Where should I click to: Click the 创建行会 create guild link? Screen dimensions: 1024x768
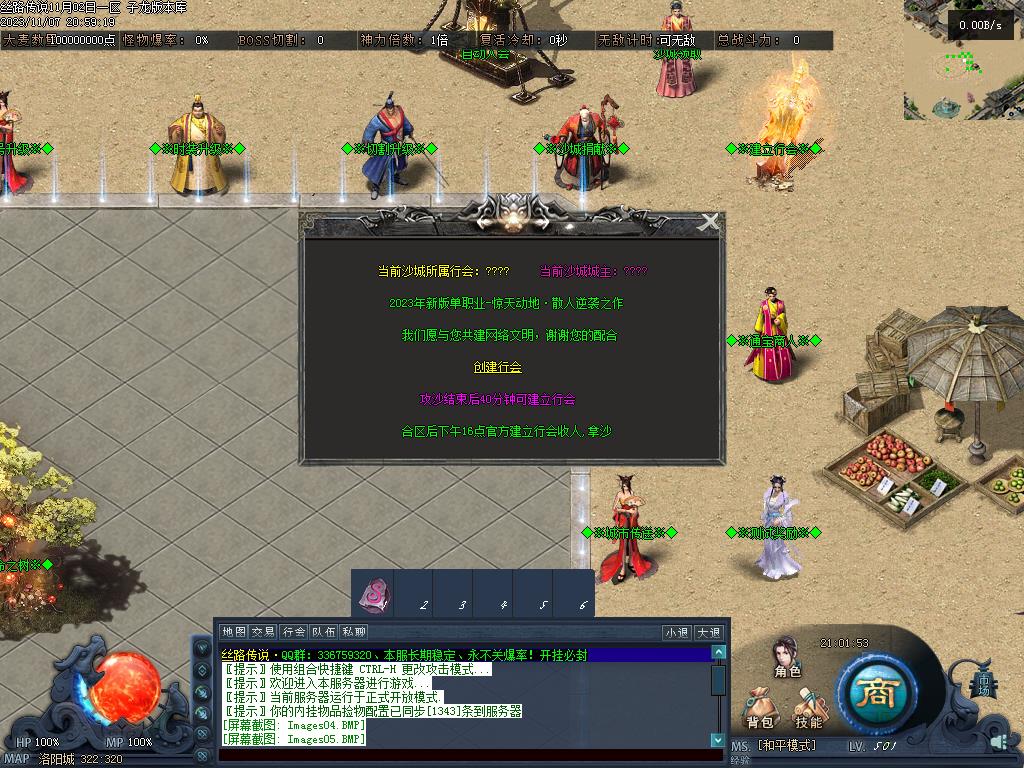point(498,367)
